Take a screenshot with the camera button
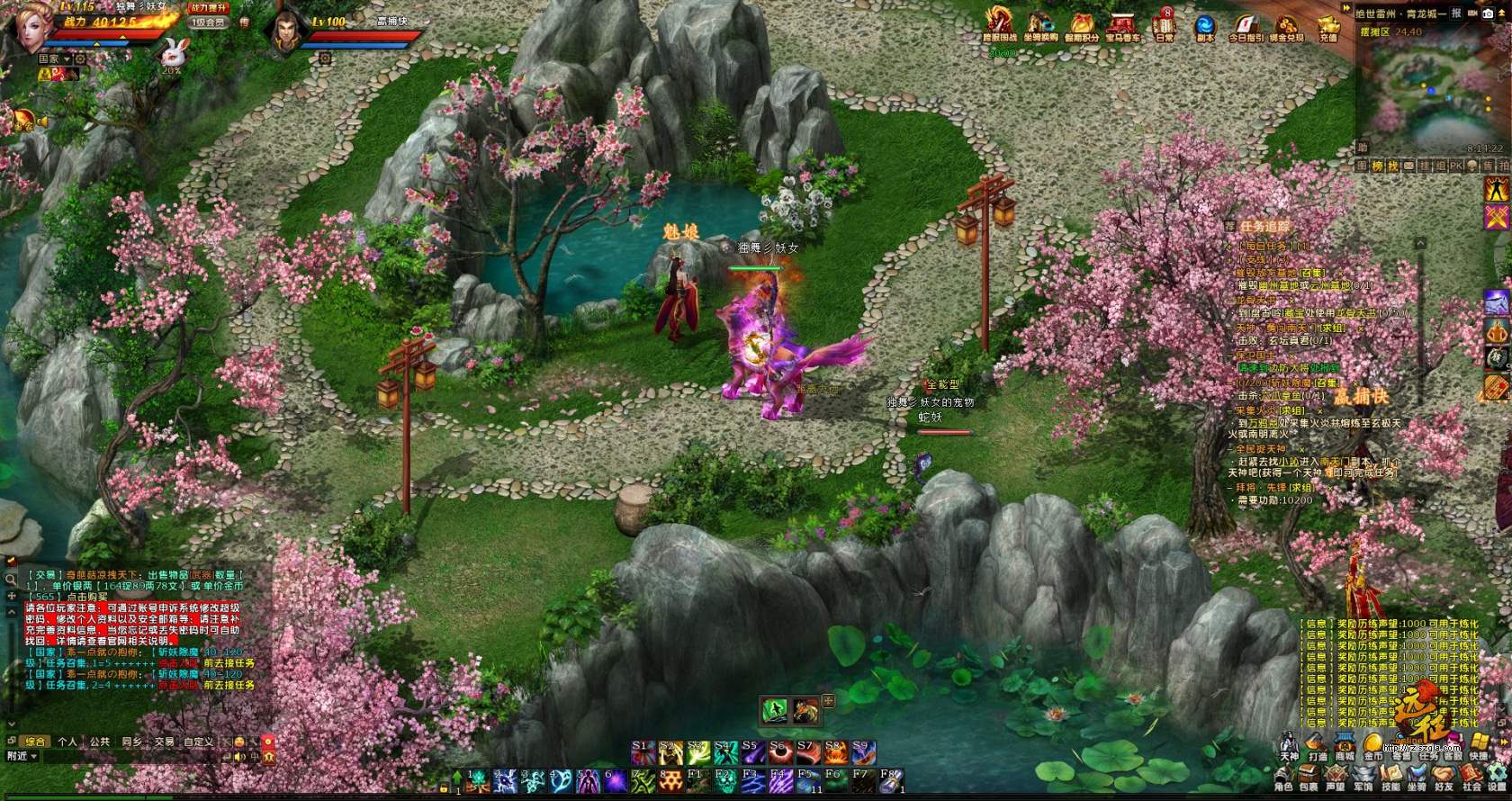Viewport: 1512px width, 801px height. (x=1488, y=13)
